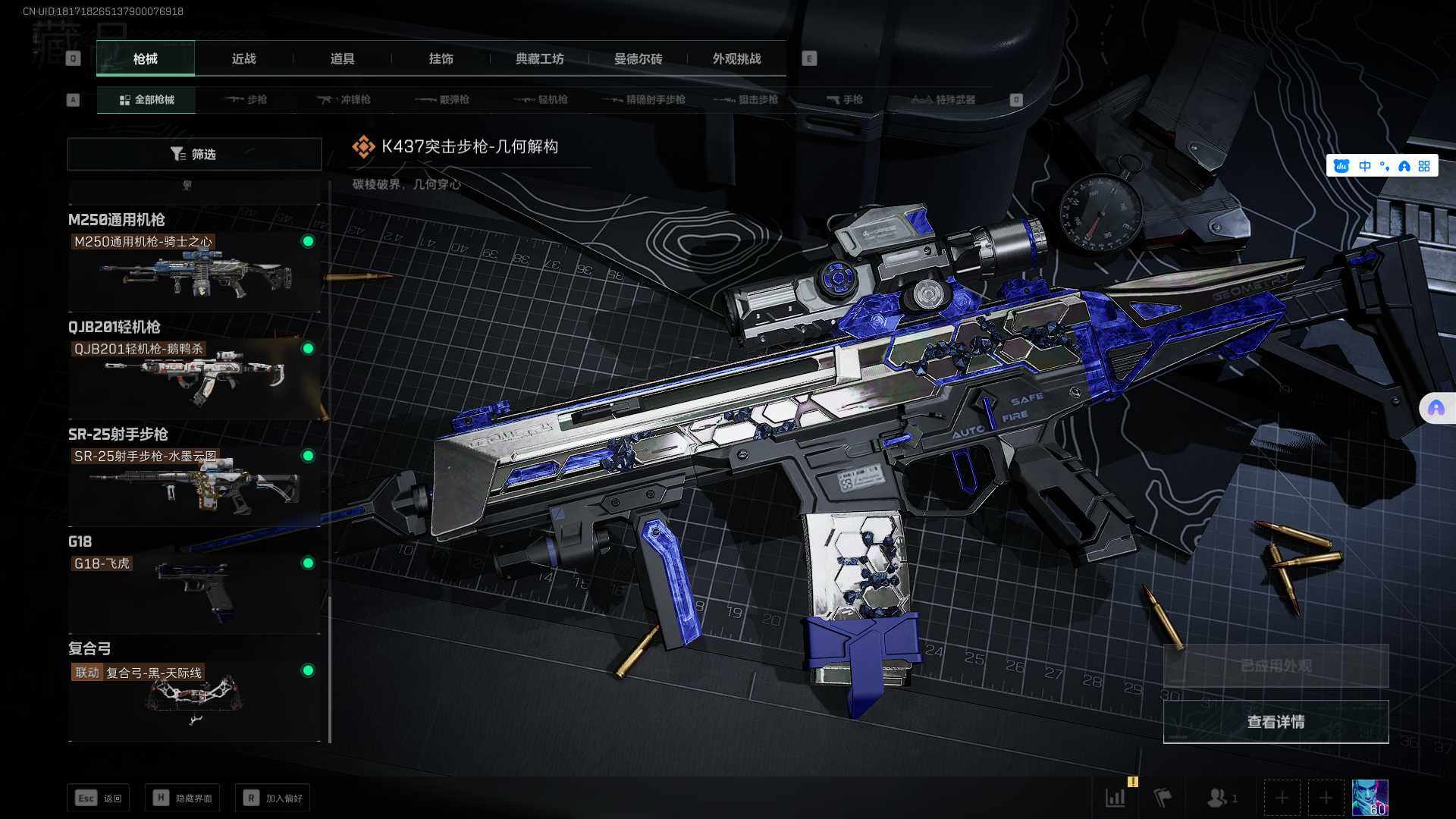Open the 筛选 filter button
This screenshot has width=1456, height=819.
tap(194, 154)
